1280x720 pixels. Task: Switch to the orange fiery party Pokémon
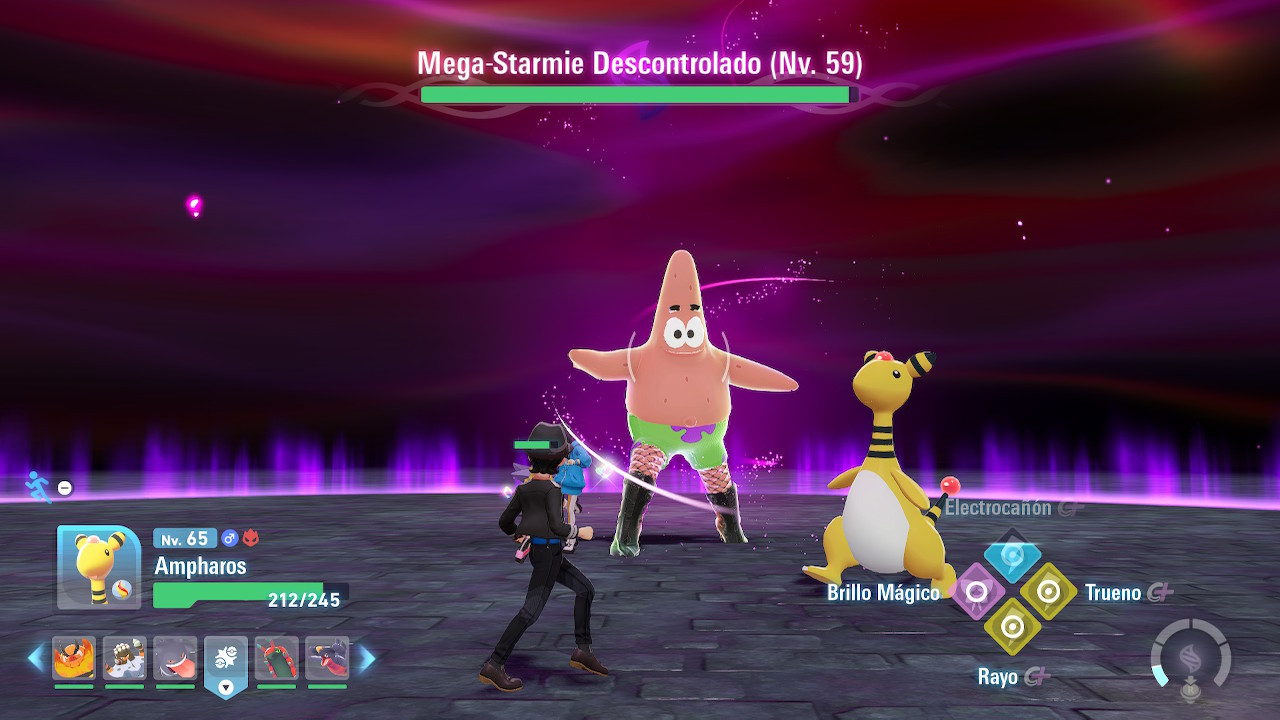[x=74, y=658]
